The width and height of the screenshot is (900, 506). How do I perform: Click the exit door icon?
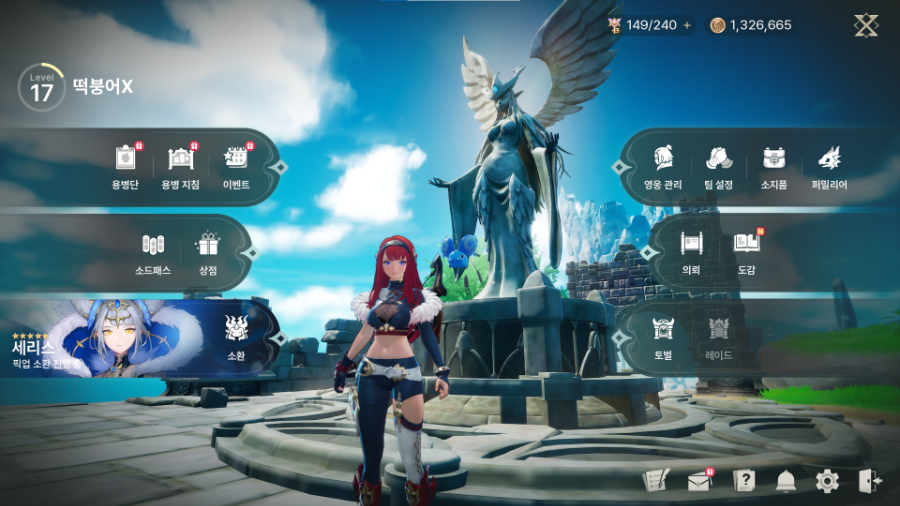tap(869, 481)
